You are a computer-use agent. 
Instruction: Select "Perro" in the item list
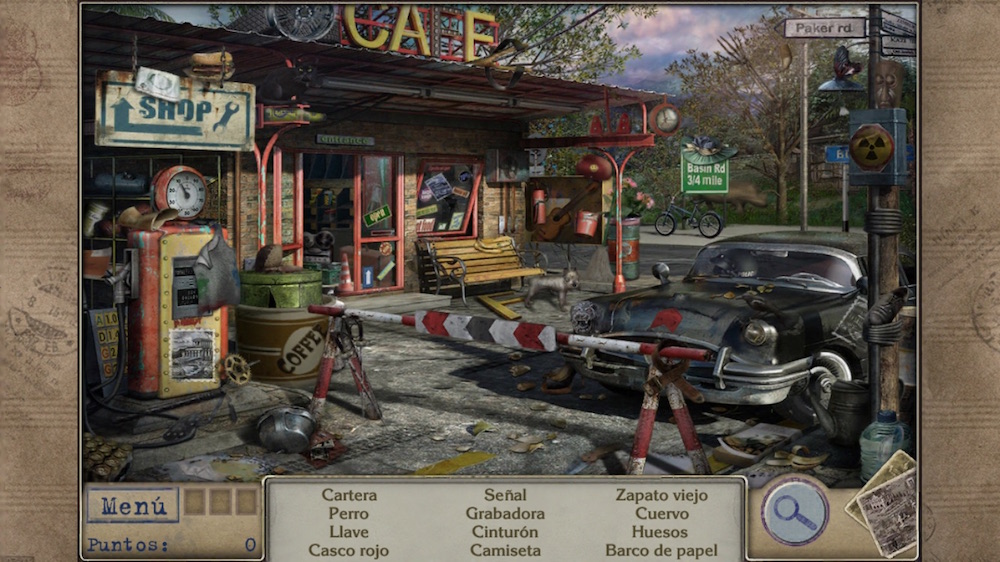click(x=349, y=514)
